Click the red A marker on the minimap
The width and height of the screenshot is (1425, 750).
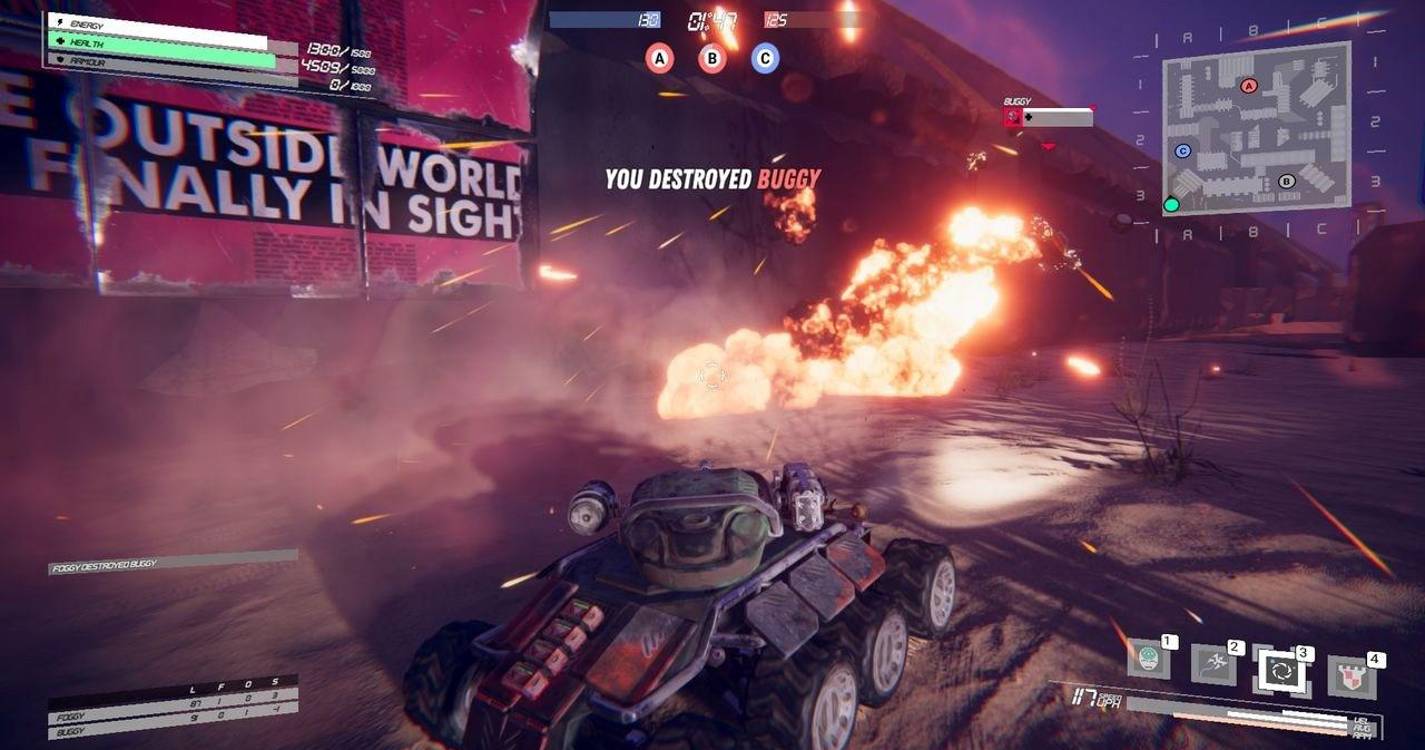click(x=1249, y=85)
